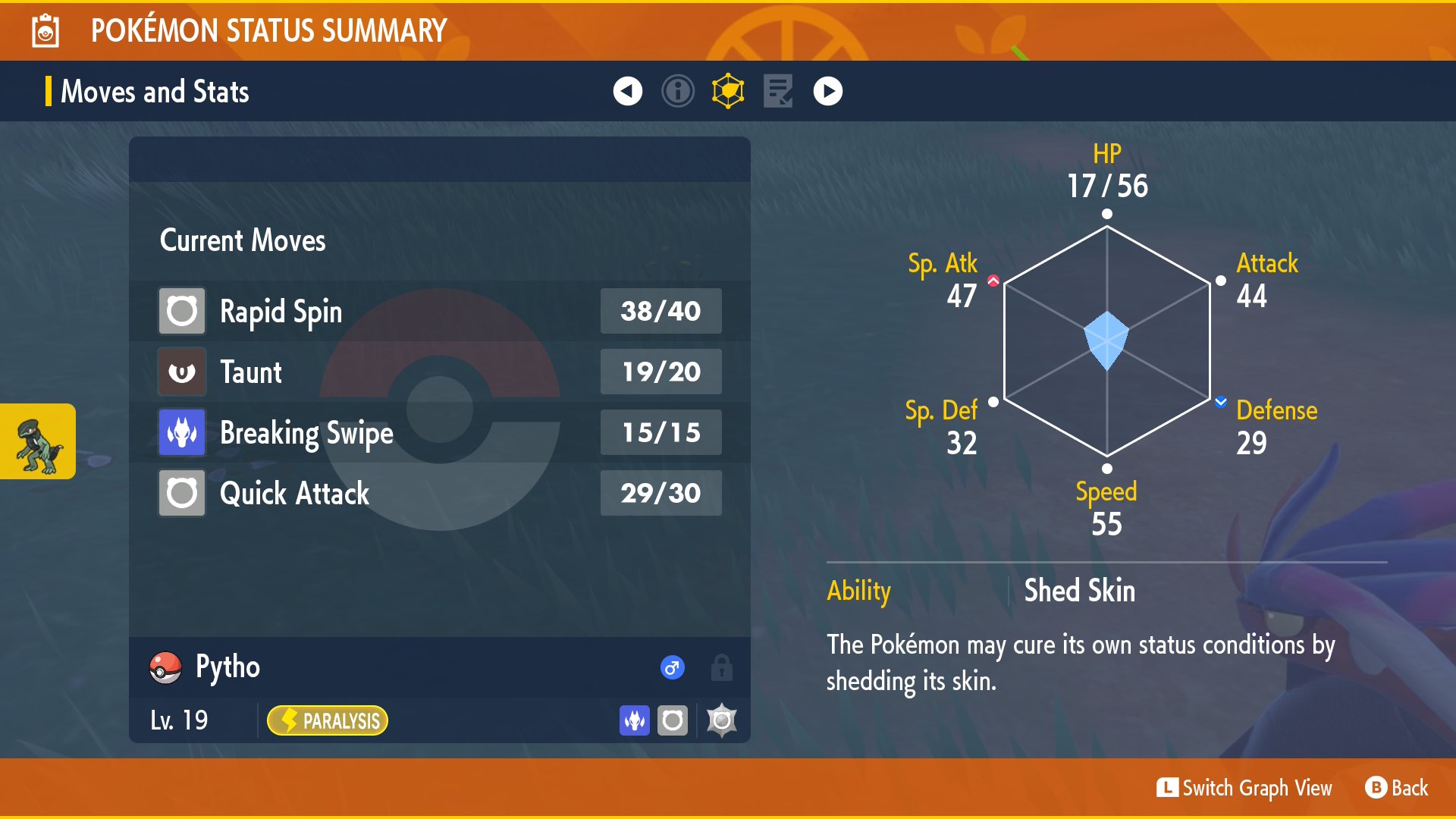1456x819 pixels.
Task: Click the Back option
Action: pos(1397,788)
